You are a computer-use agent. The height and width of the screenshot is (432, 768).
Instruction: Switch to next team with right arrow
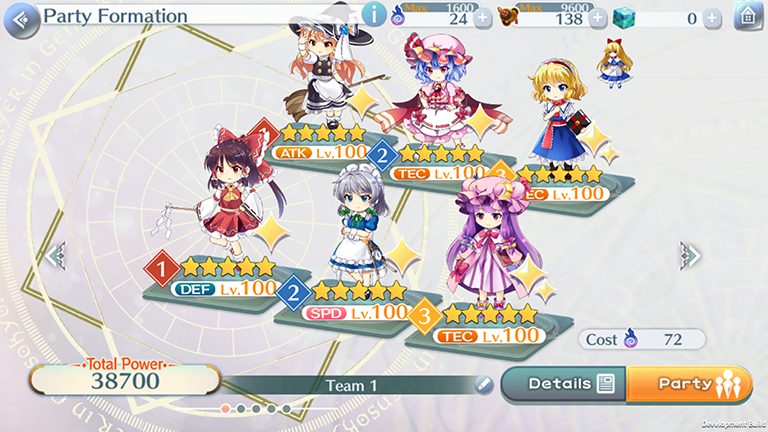click(689, 253)
